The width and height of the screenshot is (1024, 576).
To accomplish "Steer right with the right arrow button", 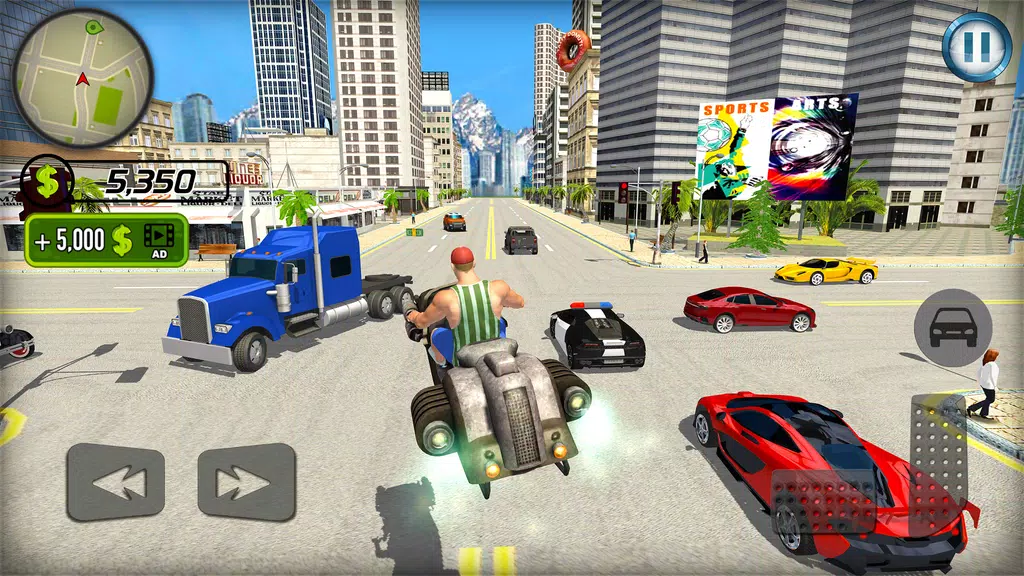I will tap(246, 482).
